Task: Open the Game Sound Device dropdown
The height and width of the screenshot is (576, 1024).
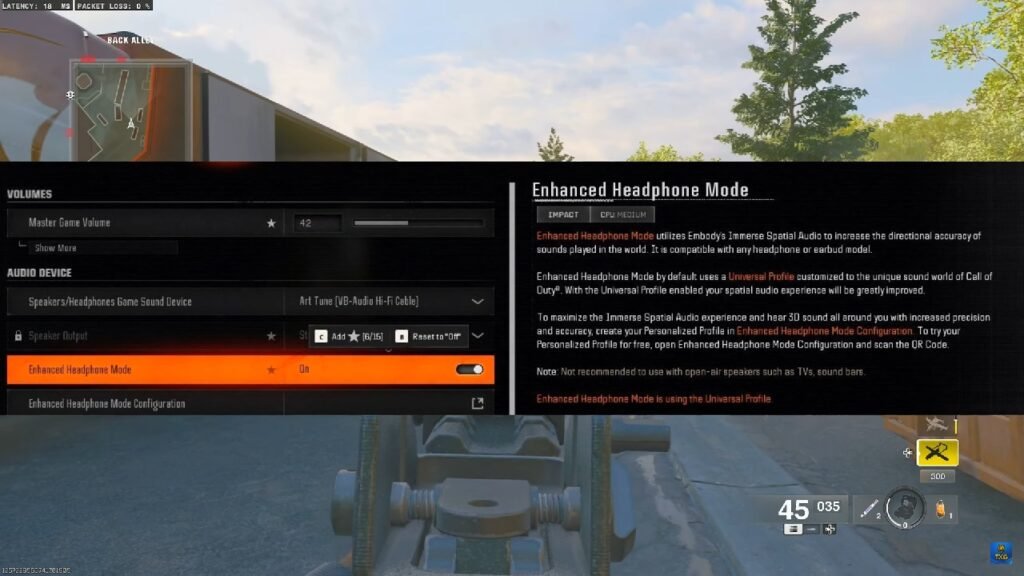Action: [477, 301]
